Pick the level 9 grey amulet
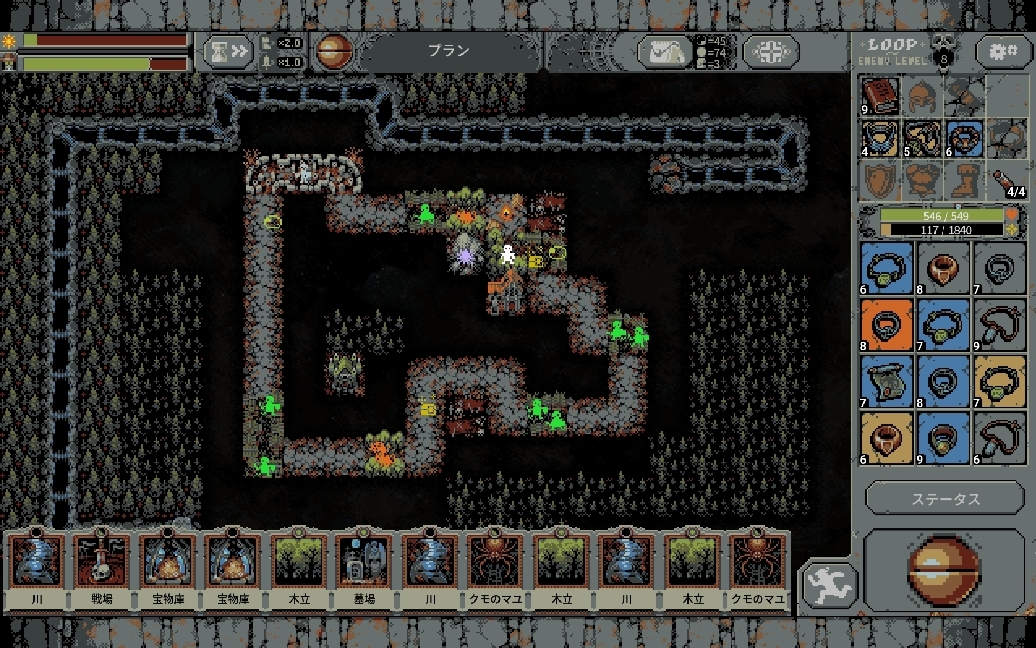The image size is (1036, 648). tap(999, 325)
